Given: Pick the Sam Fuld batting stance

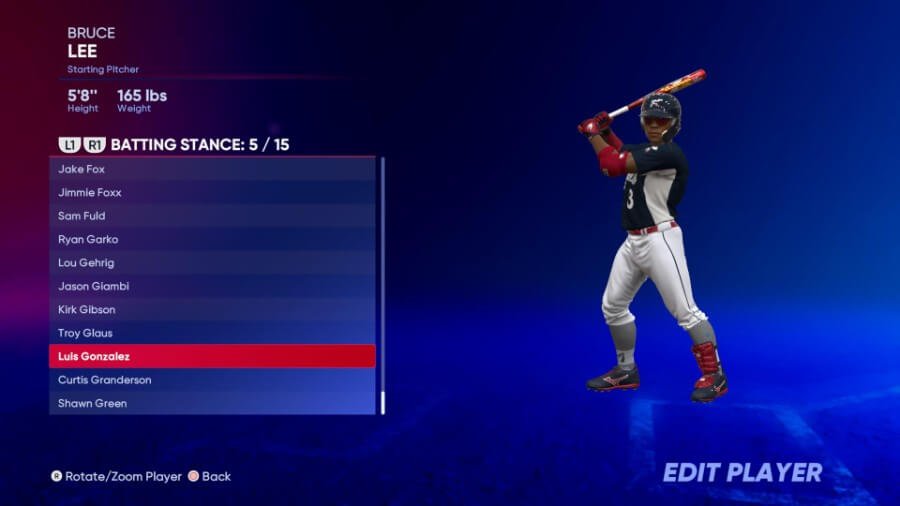Looking at the screenshot, I should [212, 216].
